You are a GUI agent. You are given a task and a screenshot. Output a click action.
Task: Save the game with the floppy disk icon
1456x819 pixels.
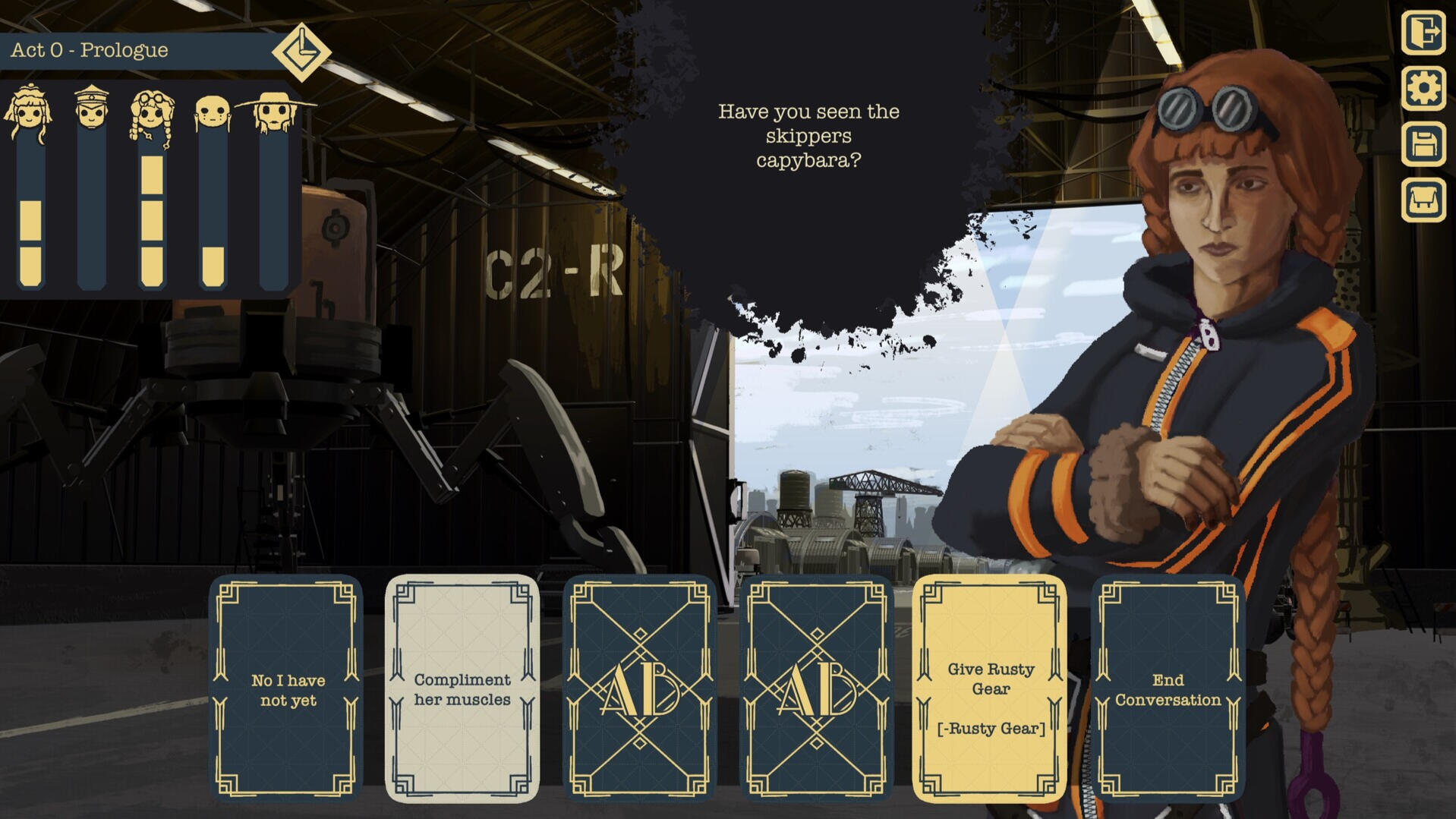click(1425, 144)
